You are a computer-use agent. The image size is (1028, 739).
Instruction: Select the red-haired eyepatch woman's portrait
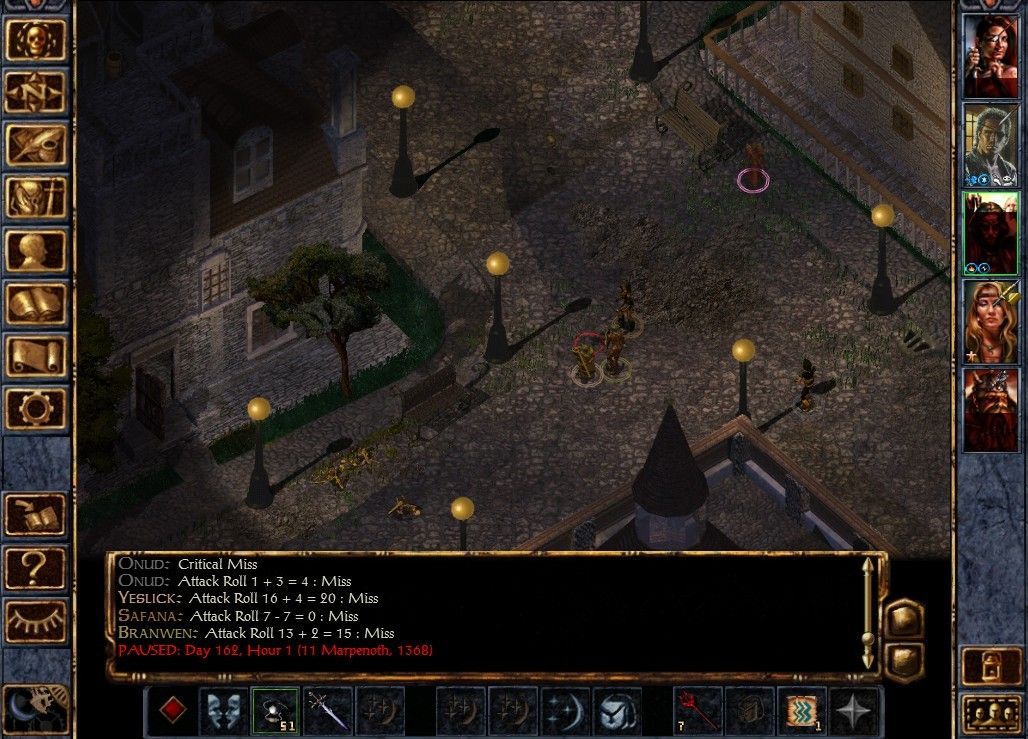[x=990, y=57]
